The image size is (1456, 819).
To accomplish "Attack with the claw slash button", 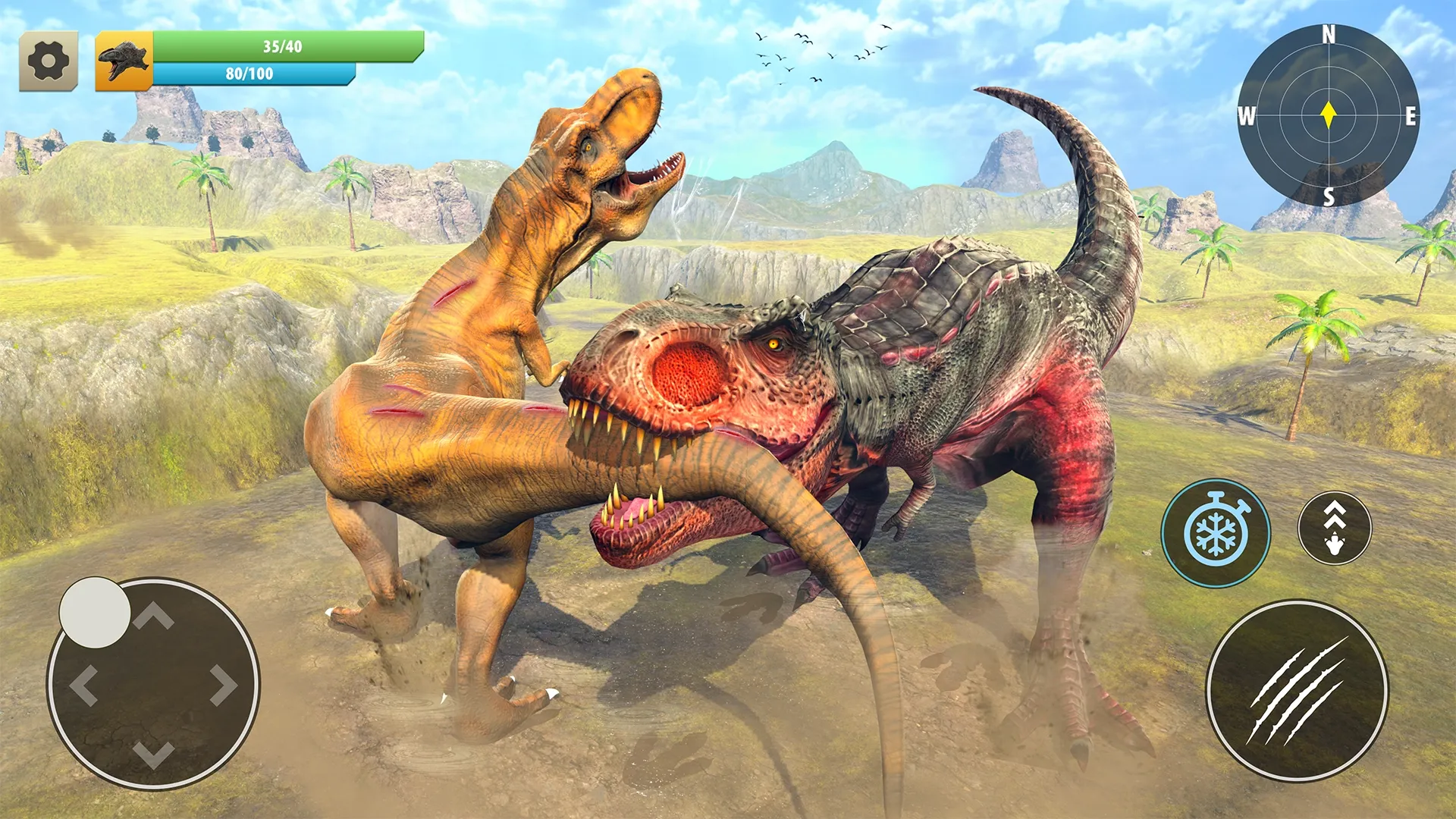I will point(1298,691).
